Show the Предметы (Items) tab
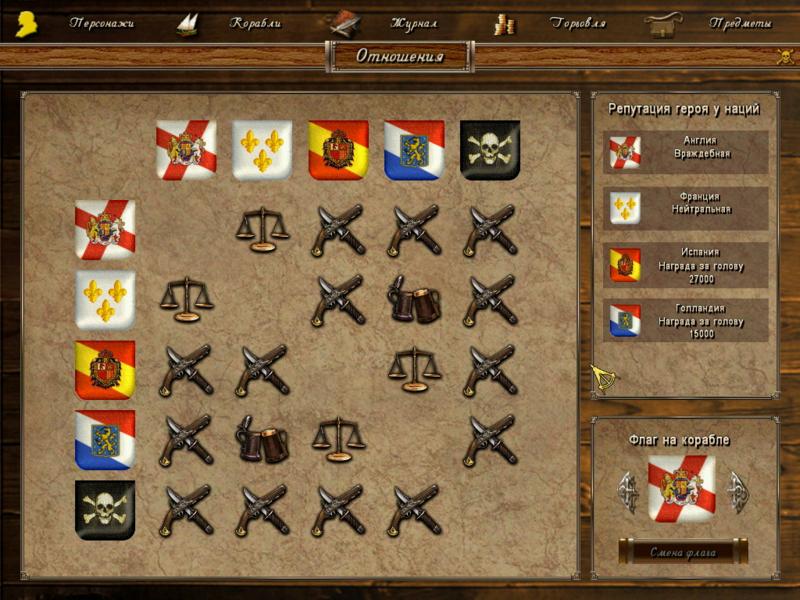Viewport: 800px width, 600px height. click(740, 23)
